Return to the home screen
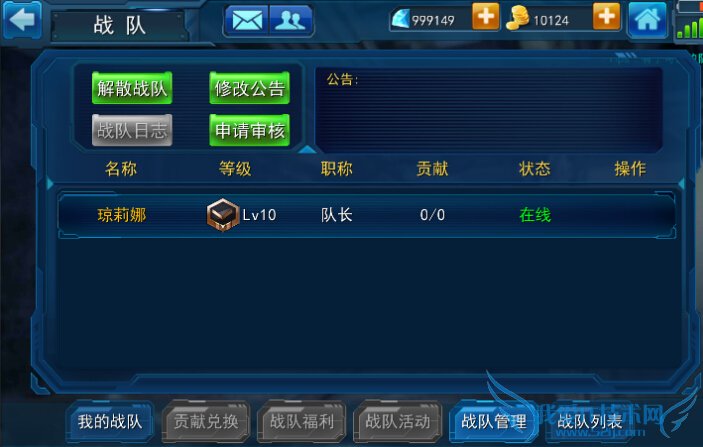This screenshot has width=703, height=447. [648, 19]
